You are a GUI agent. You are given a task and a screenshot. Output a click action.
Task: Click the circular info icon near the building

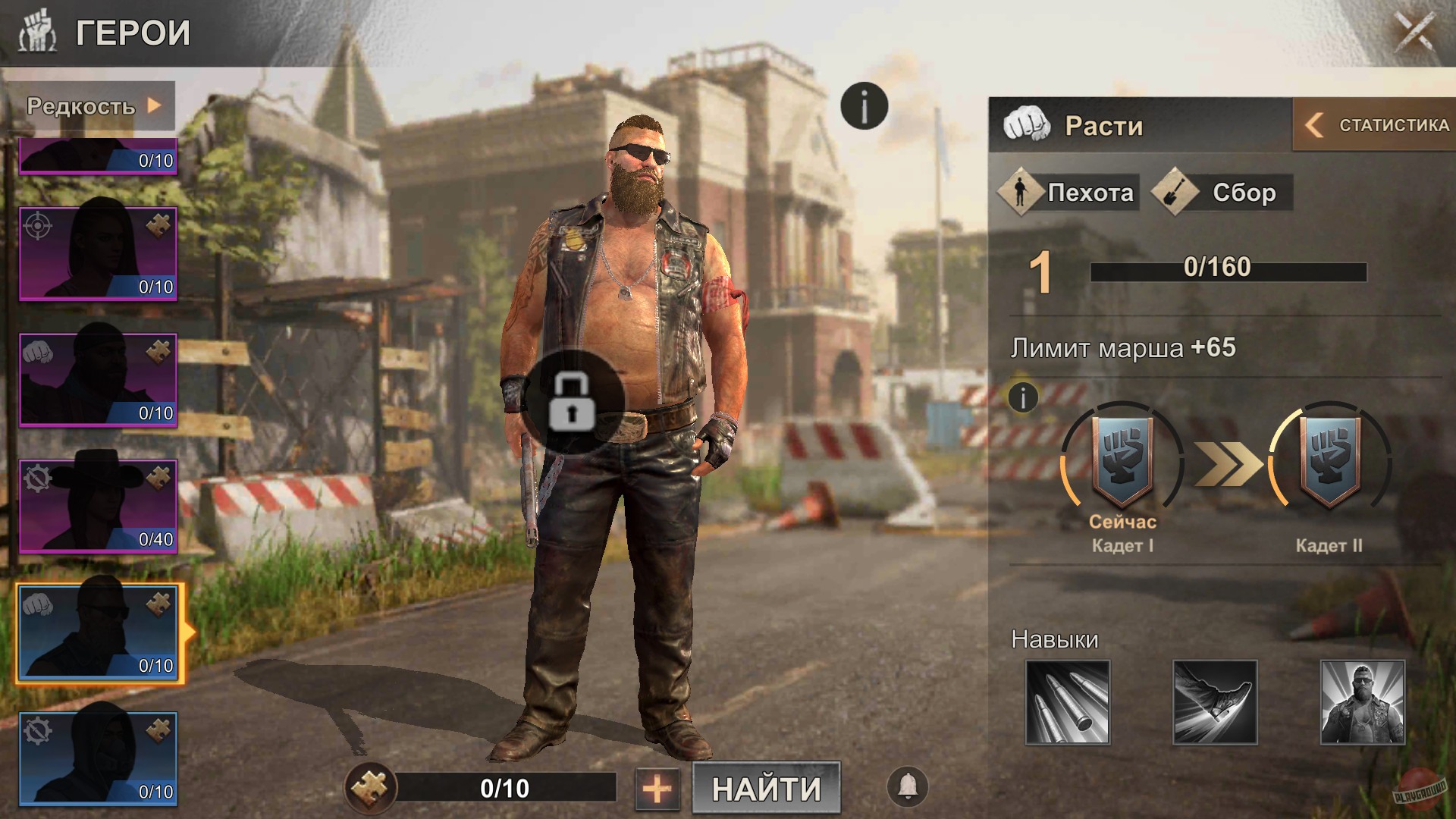coord(863,106)
